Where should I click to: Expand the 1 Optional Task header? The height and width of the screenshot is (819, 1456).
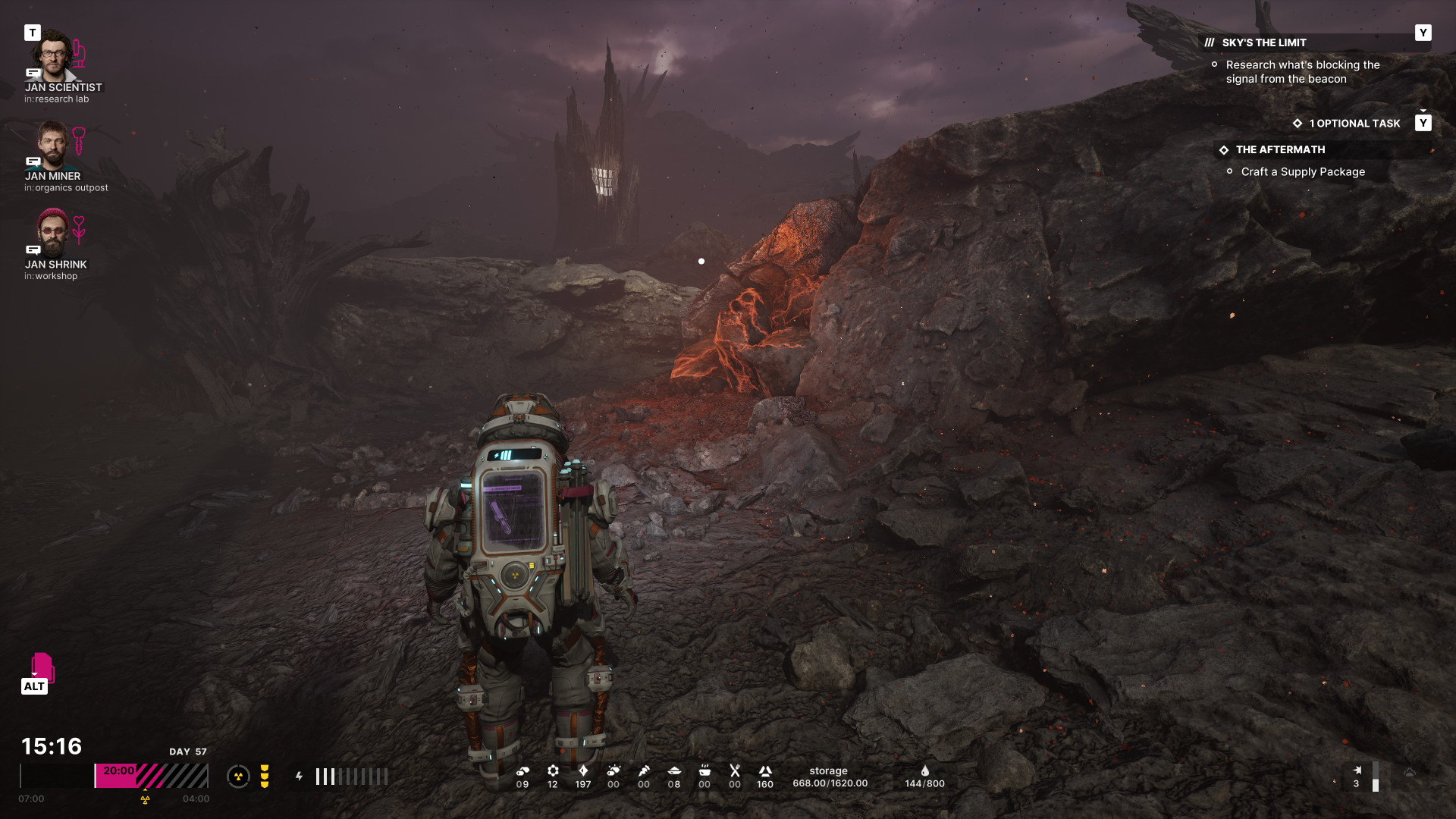click(1354, 124)
